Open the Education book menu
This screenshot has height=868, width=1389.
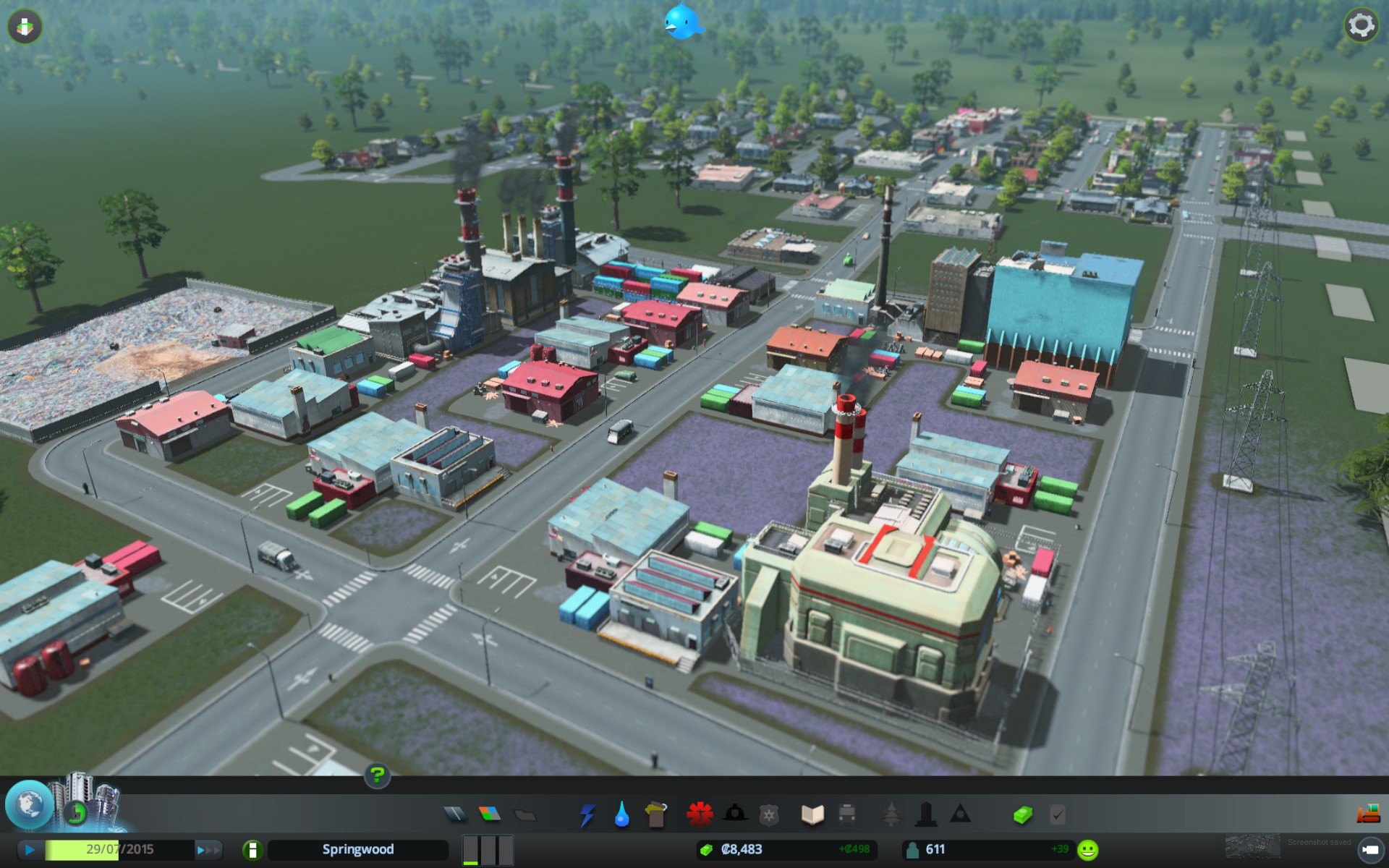click(x=812, y=814)
